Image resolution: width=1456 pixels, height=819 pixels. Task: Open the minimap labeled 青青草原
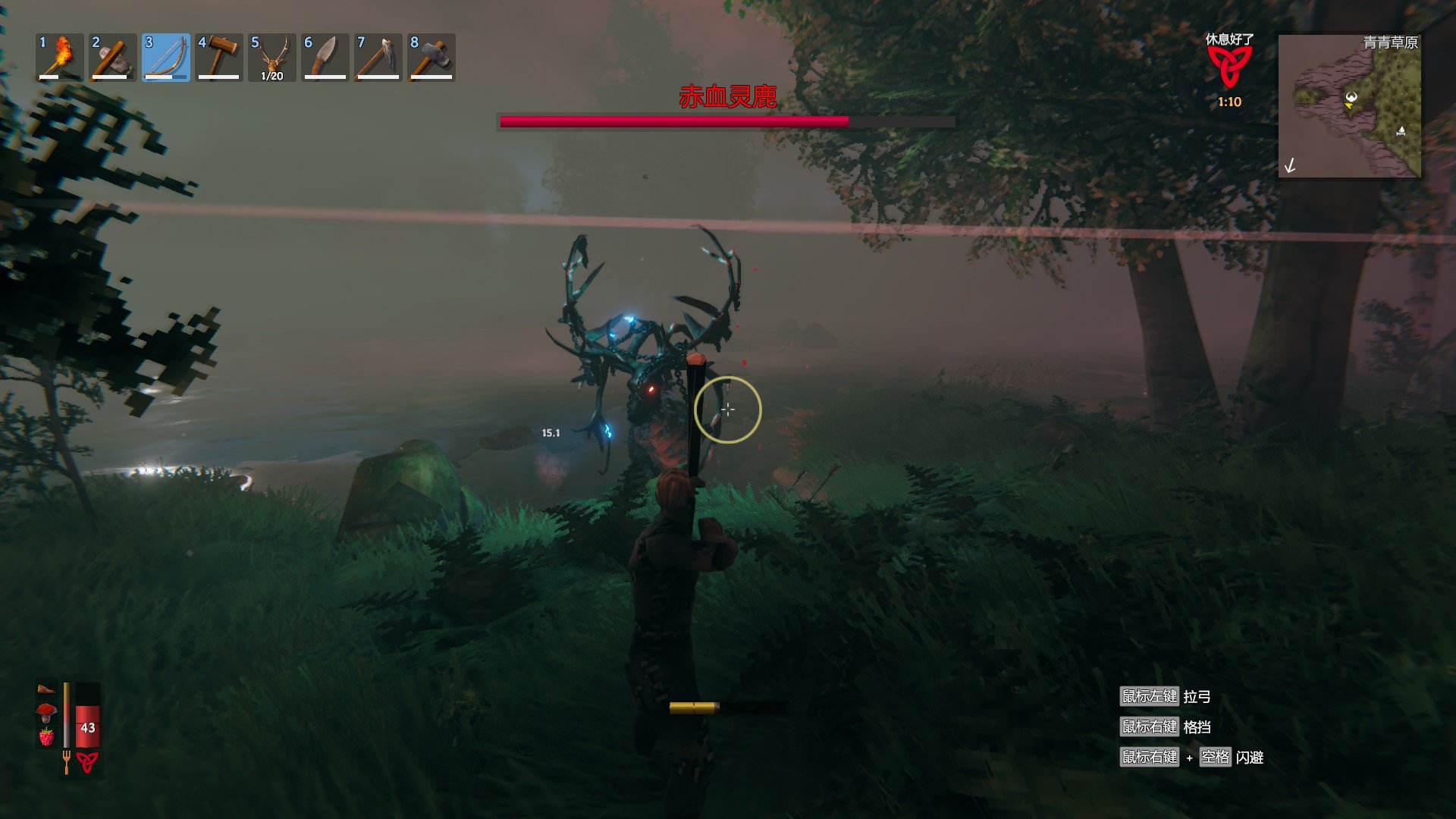point(1349,106)
